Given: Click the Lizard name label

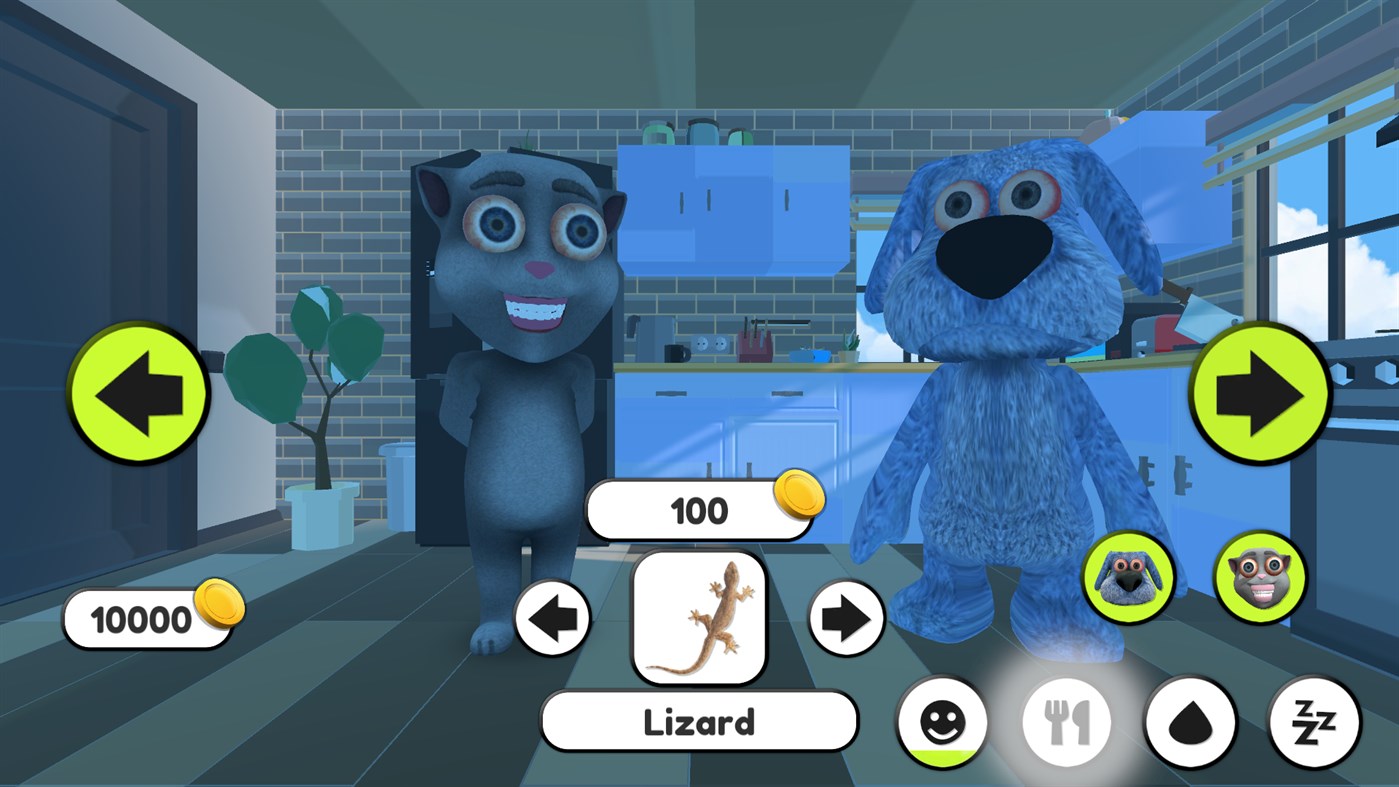Looking at the screenshot, I should [x=699, y=722].
